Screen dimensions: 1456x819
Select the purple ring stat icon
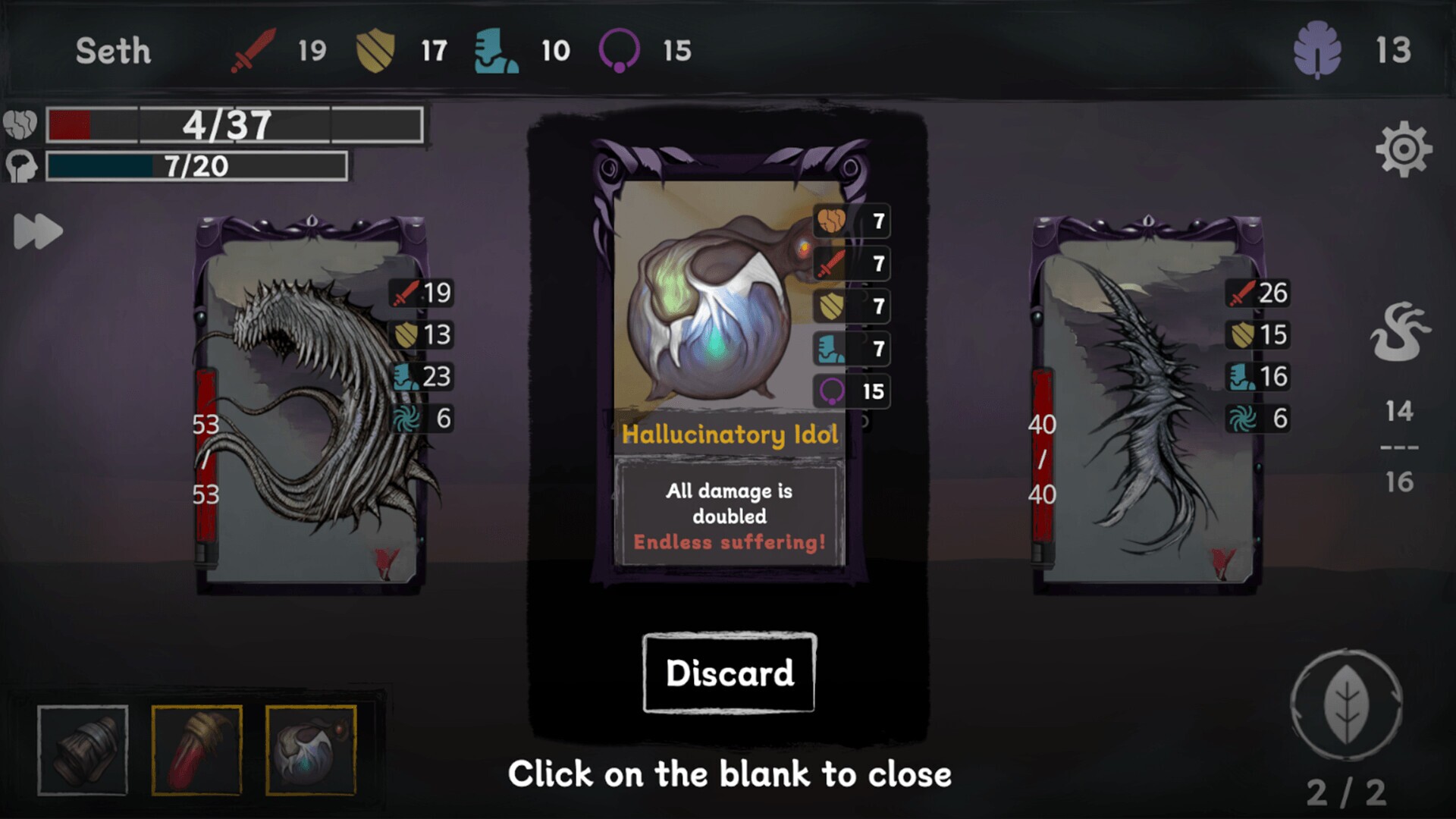tap(620, 51)
